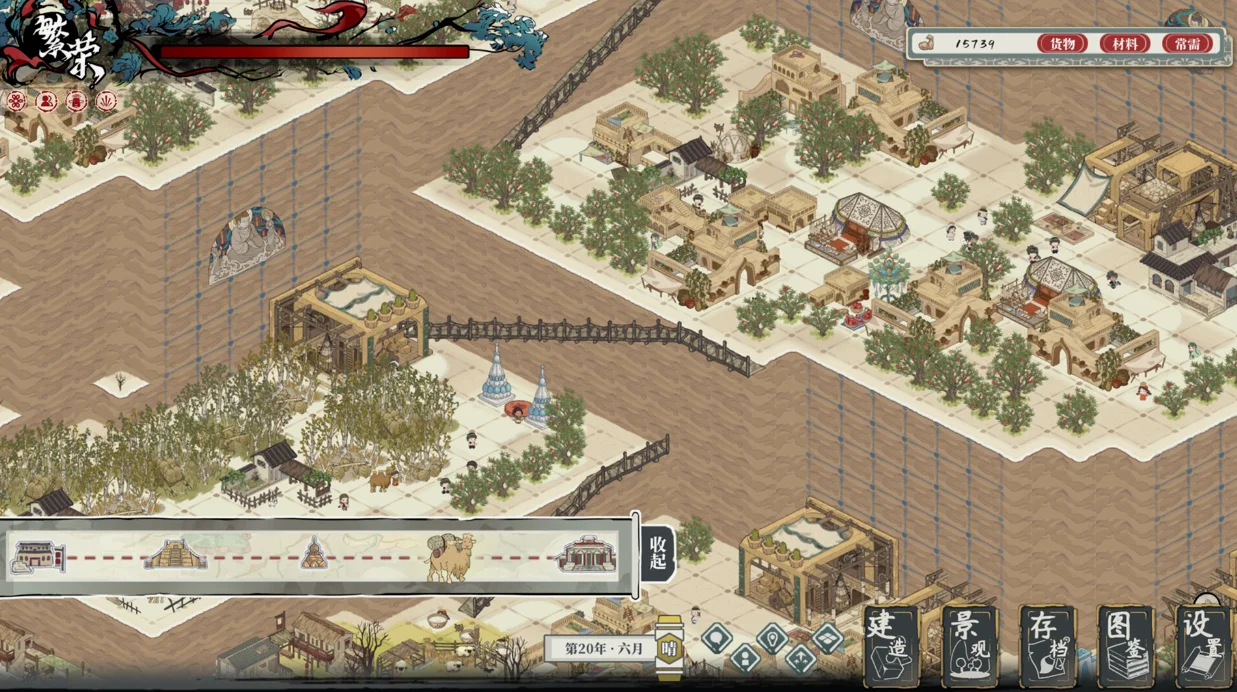Image resolution: width=1237 pixels, height=692 pixels.
Task: Collapse the trade route scroll with 收起
Action: point(657,553)
